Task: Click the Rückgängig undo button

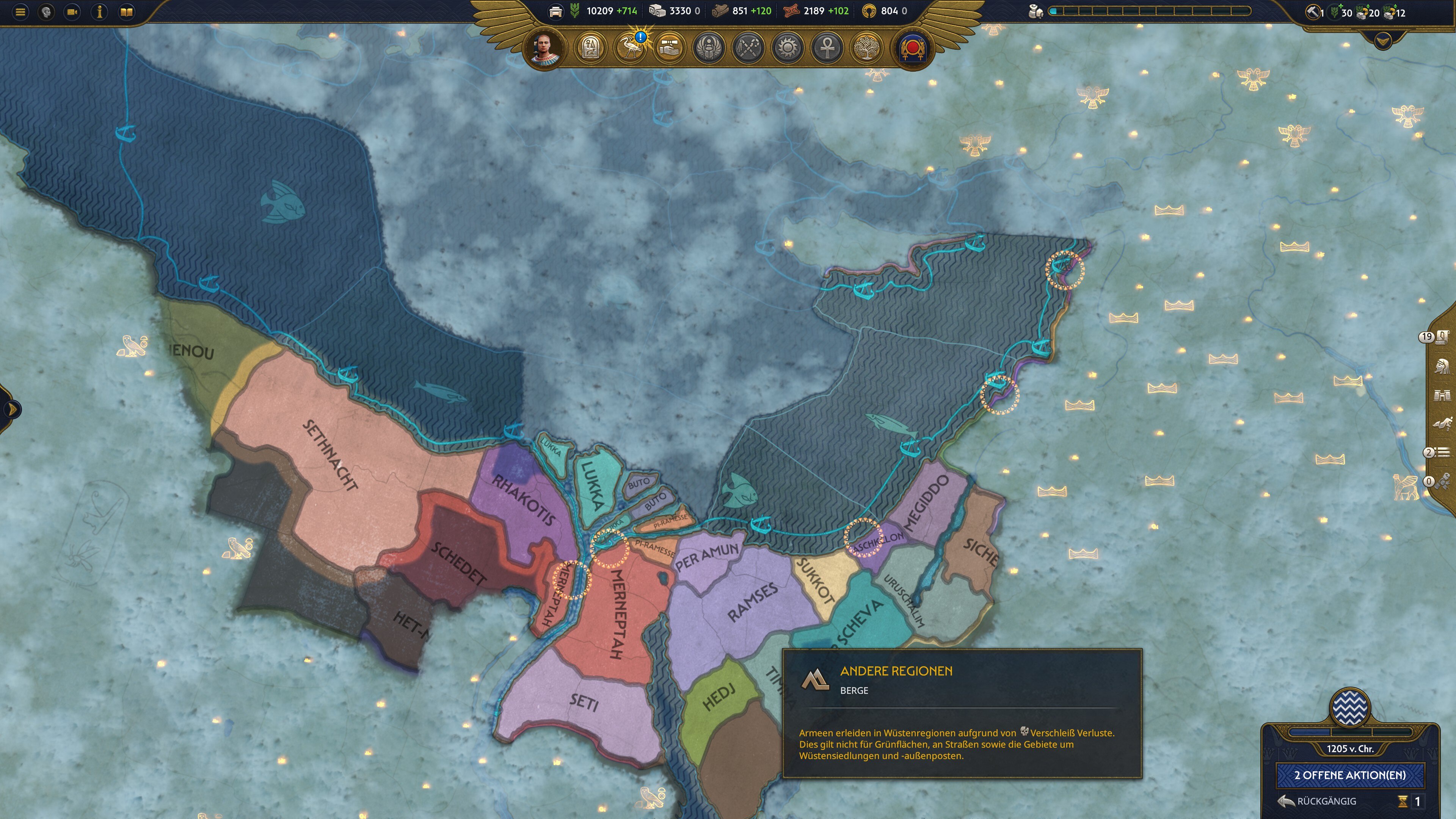Action: tap(1318, 801)
